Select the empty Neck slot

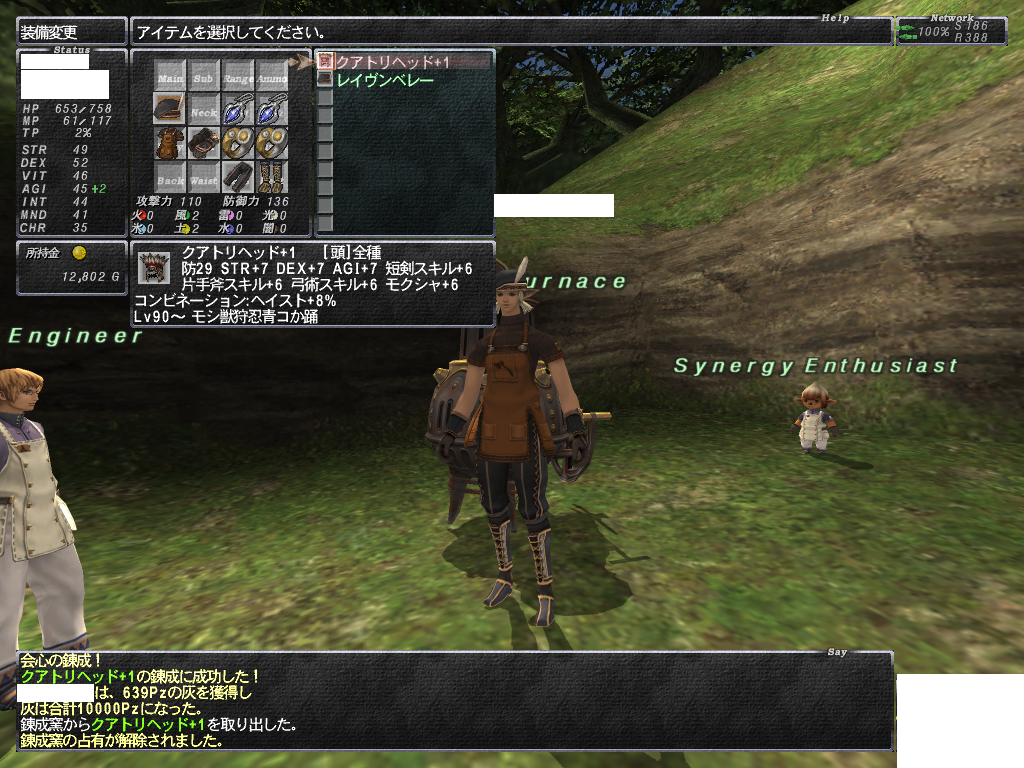203,110
